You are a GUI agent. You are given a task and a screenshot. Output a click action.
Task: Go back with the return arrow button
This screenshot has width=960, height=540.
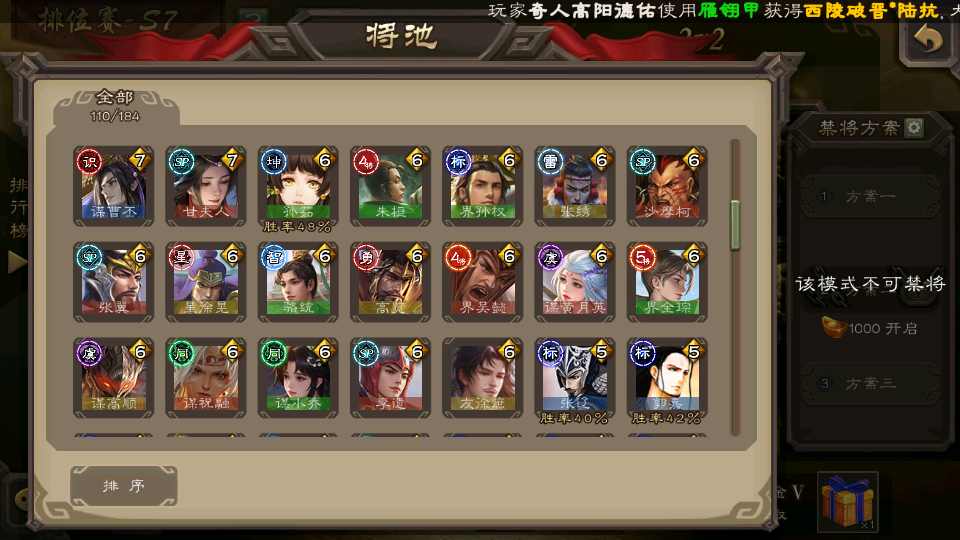tap(929, 40)
